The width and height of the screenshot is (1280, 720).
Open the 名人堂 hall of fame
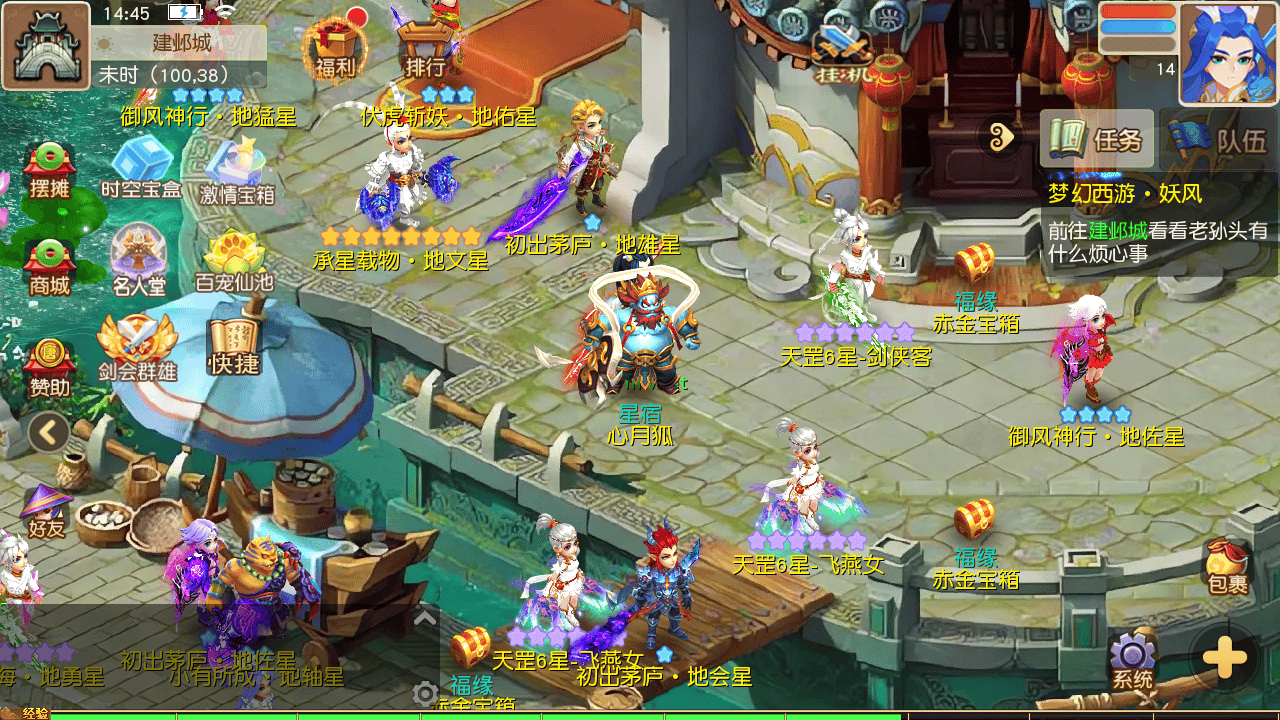[x=138, y=261]
